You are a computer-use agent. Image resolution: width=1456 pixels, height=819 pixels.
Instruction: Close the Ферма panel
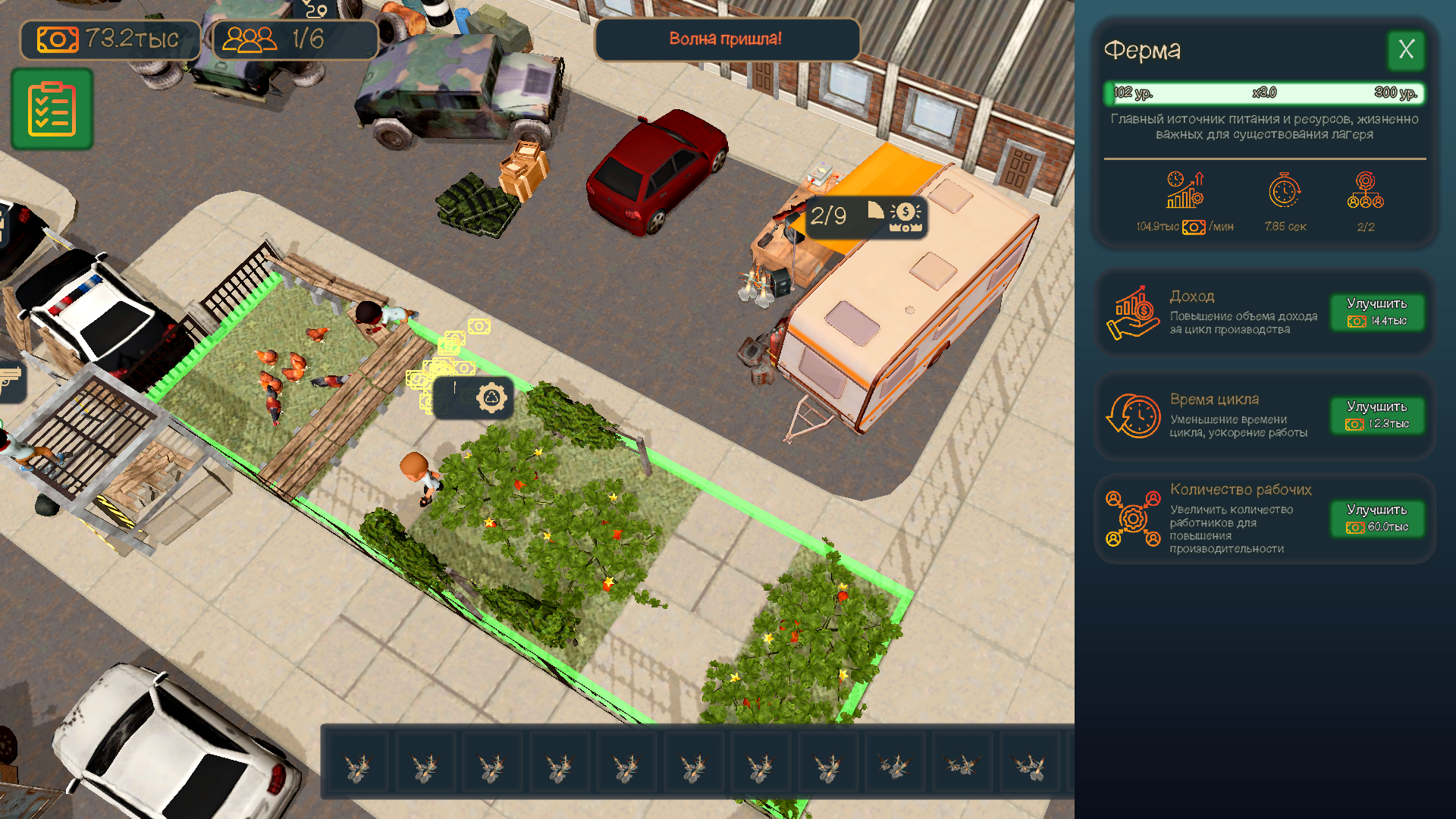[1407, 51]
